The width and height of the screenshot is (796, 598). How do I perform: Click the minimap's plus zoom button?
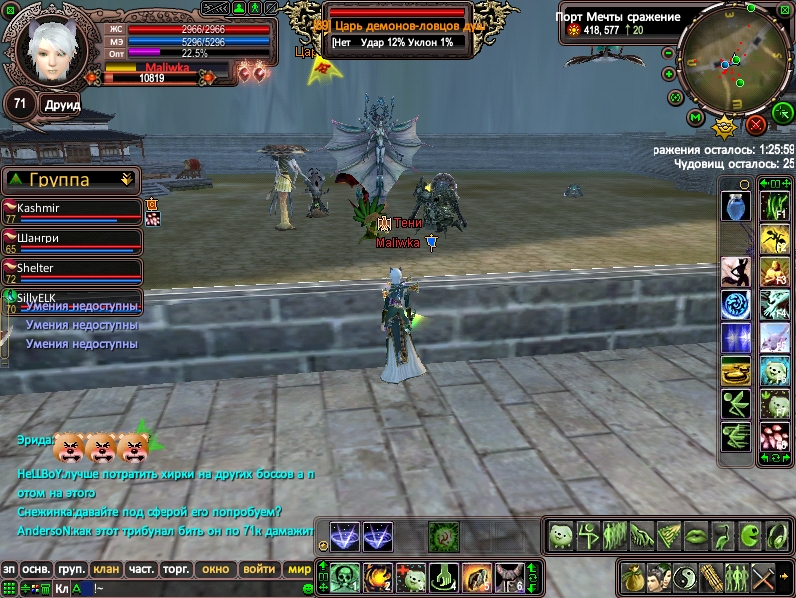coord(668,74)
